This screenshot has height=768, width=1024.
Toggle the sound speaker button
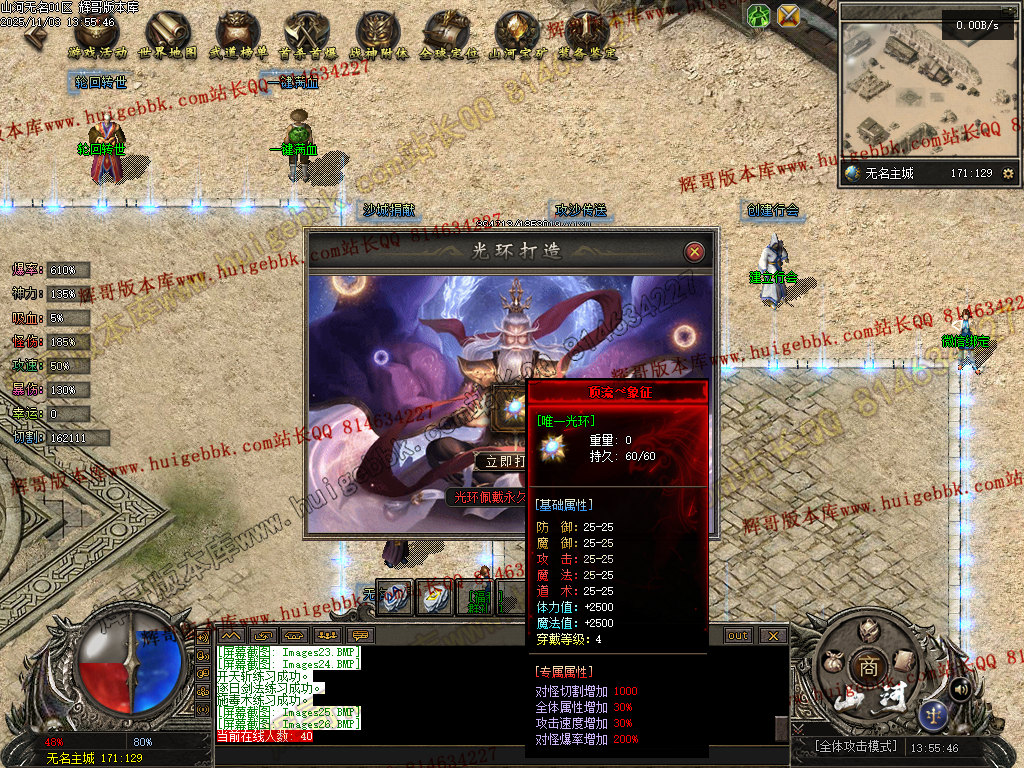click(960, 689)
